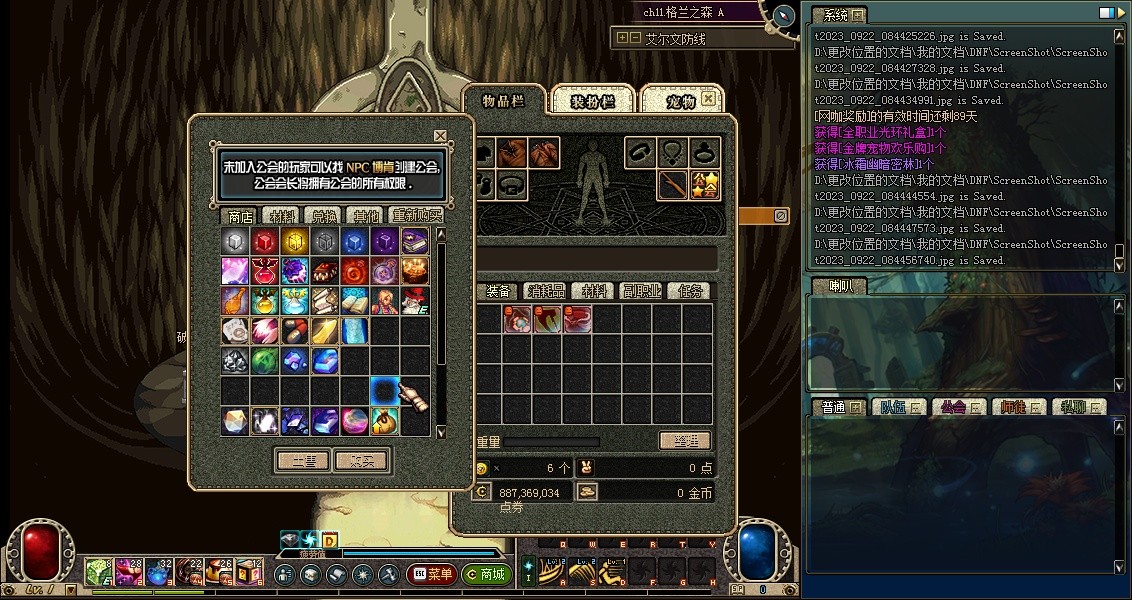
Task: Select the equipped weapon slot
Action: click(x=673, y=185)
